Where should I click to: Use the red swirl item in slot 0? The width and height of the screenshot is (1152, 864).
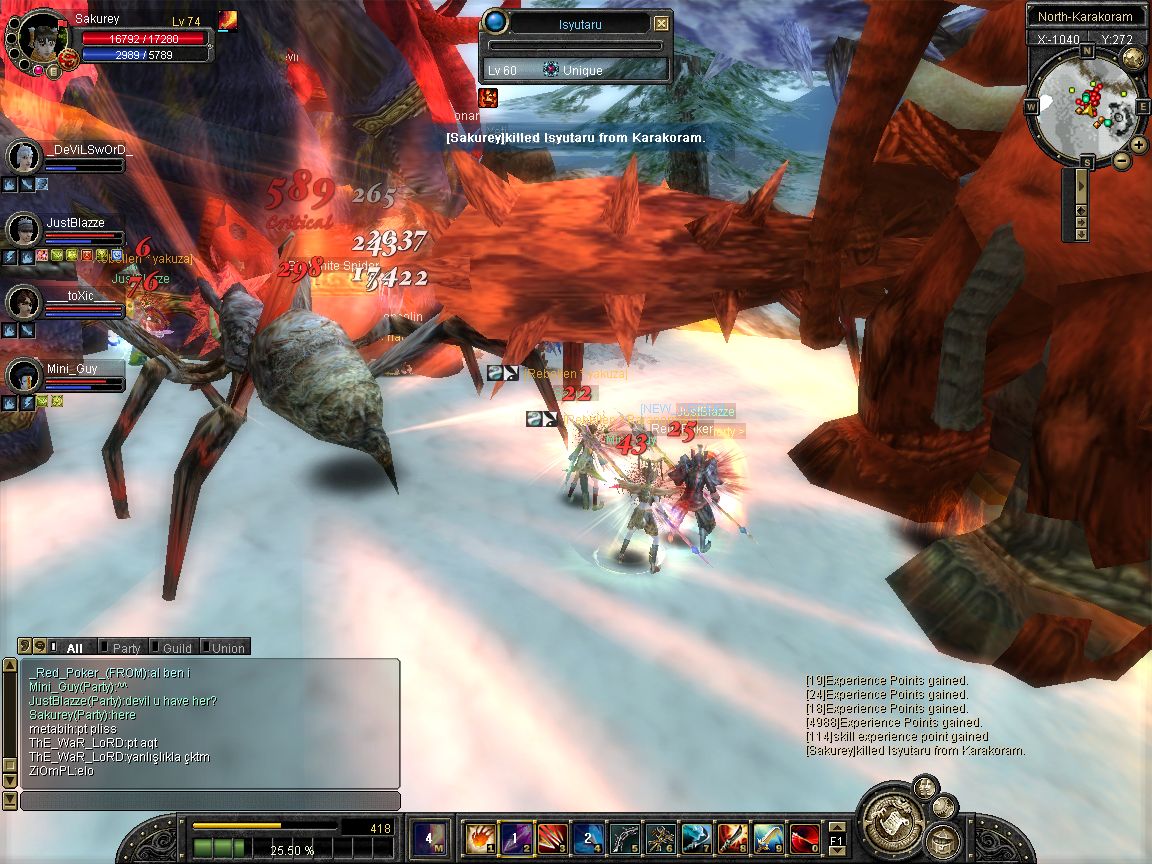tap(804, 837)
